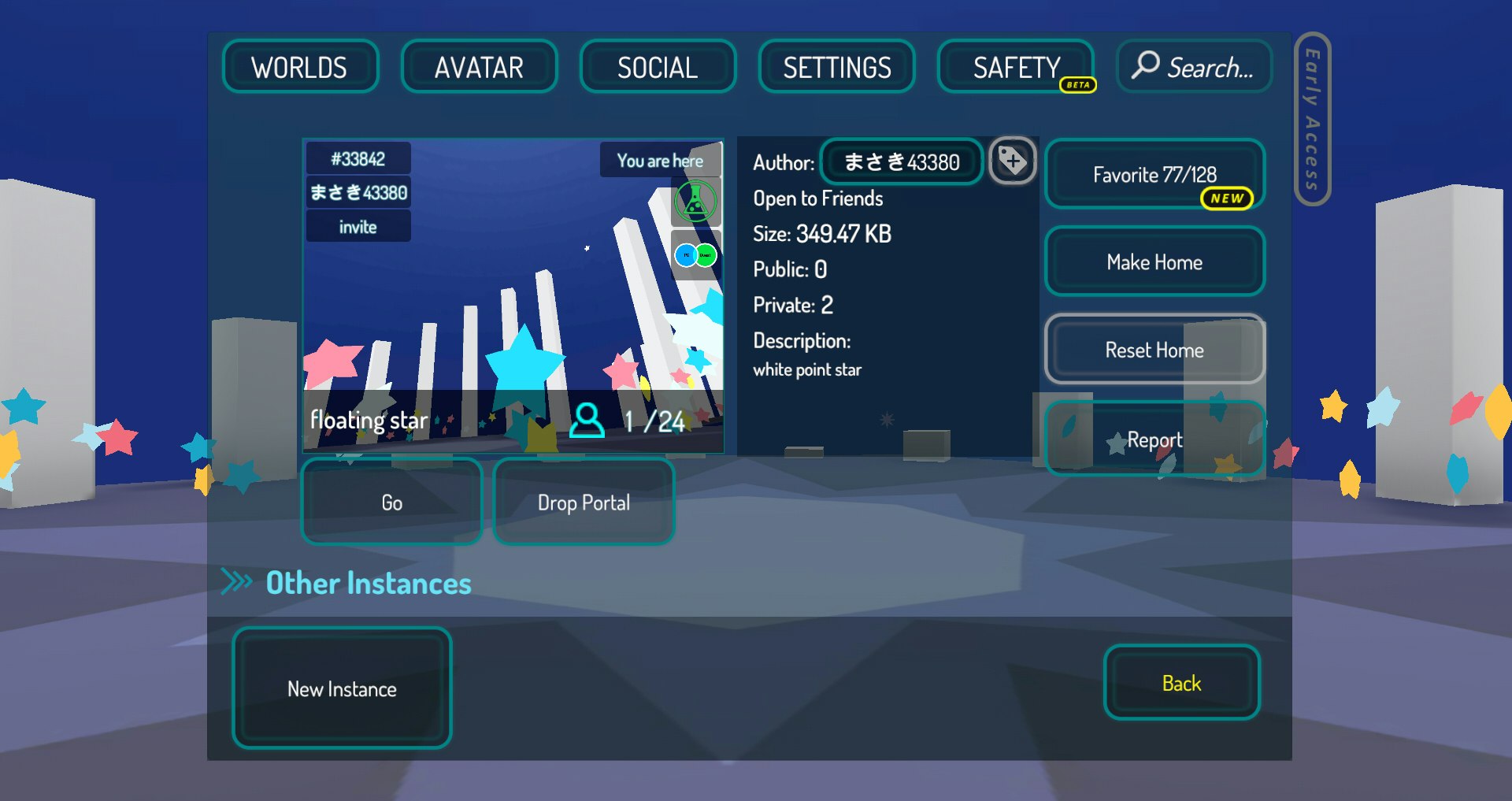Select the floating star world thumbnail
Image resolution: width=1512 pixels, height=801 pixels.
click(513, 295)
